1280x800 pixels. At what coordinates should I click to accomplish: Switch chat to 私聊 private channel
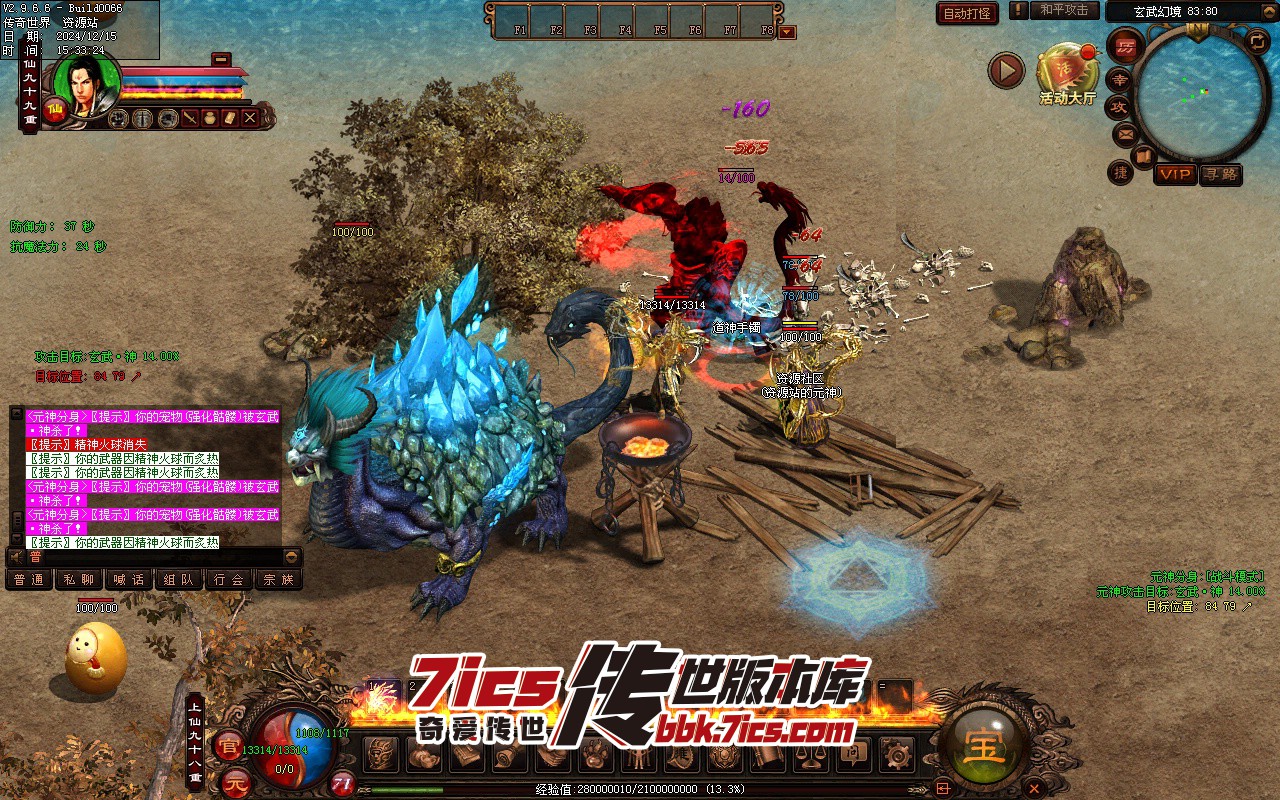point(79,579)
